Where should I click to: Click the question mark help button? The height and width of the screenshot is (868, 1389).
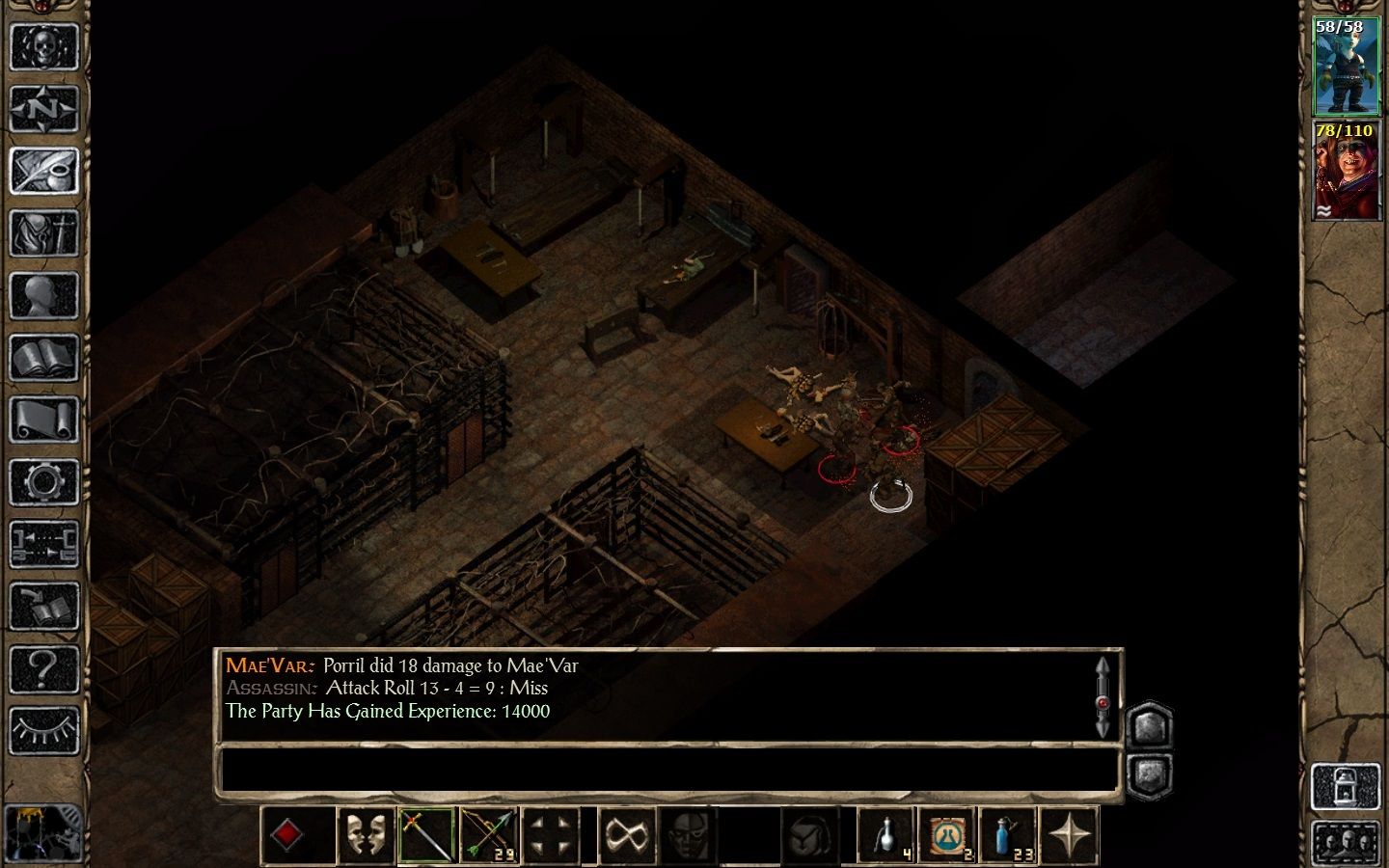(x=43, y=668)
